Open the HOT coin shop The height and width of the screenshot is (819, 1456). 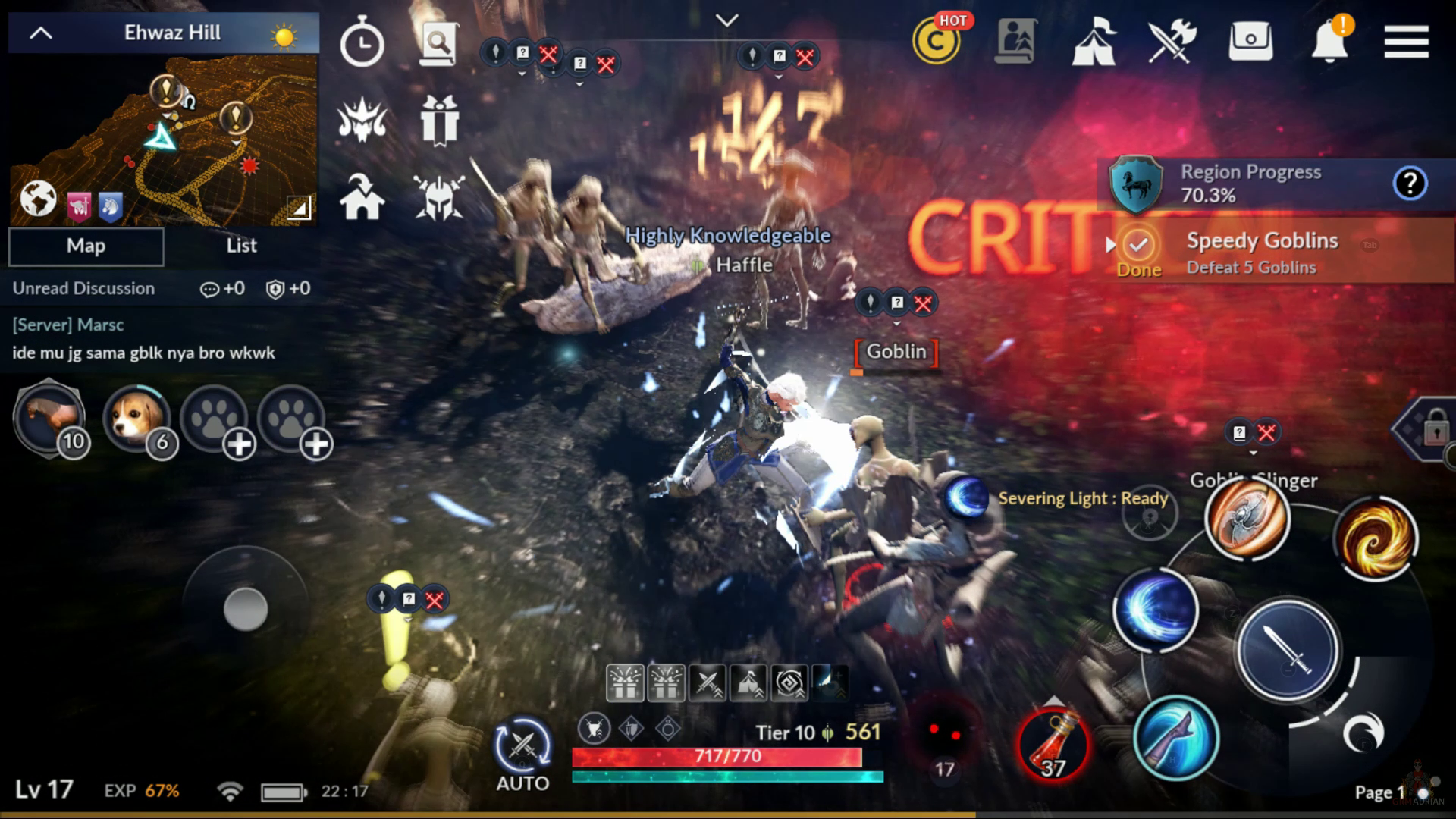[x=937, y=42]
